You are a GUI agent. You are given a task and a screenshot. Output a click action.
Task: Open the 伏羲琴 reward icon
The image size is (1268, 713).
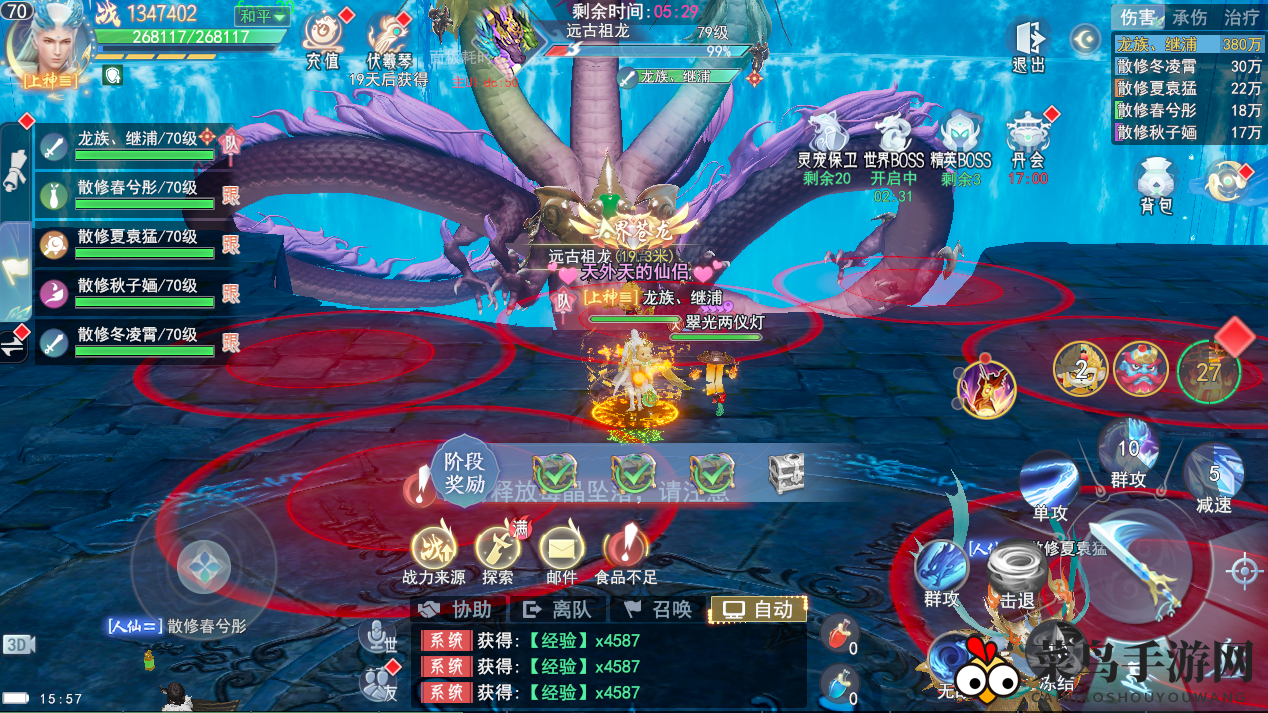click(x=388, y=42)
